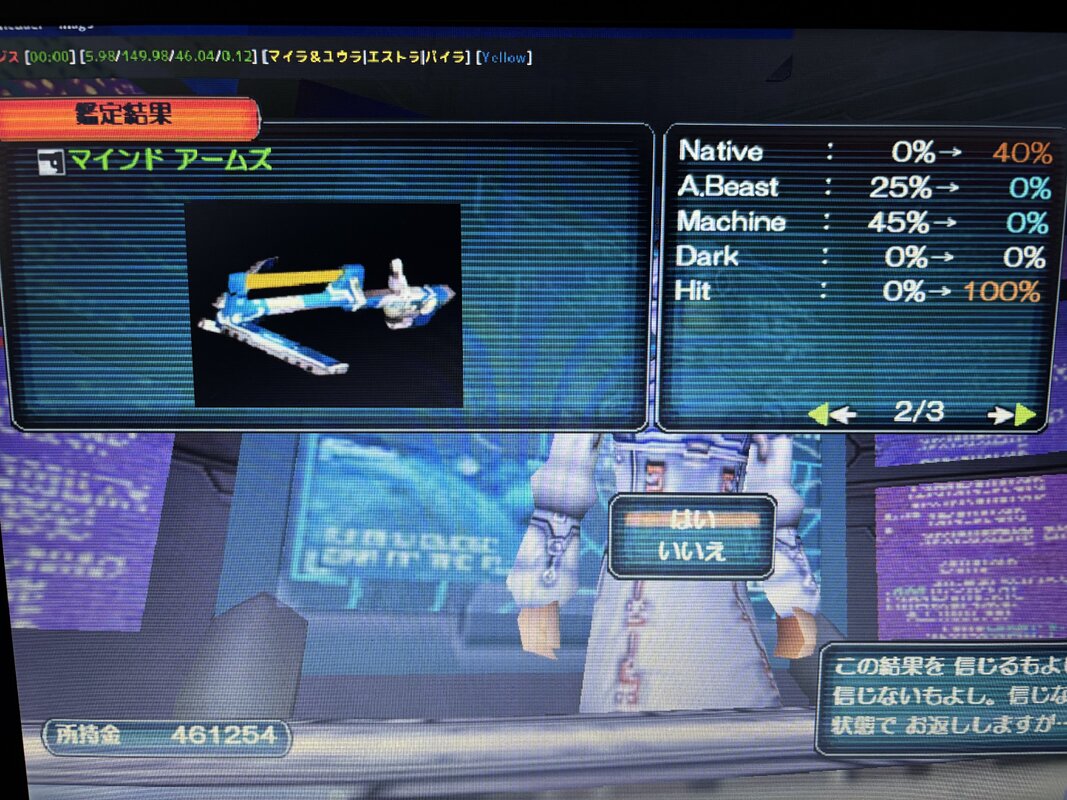1067x800 pixels.
Task: Choose はい to accept the appraisal
Action: (x=692, y=520)
